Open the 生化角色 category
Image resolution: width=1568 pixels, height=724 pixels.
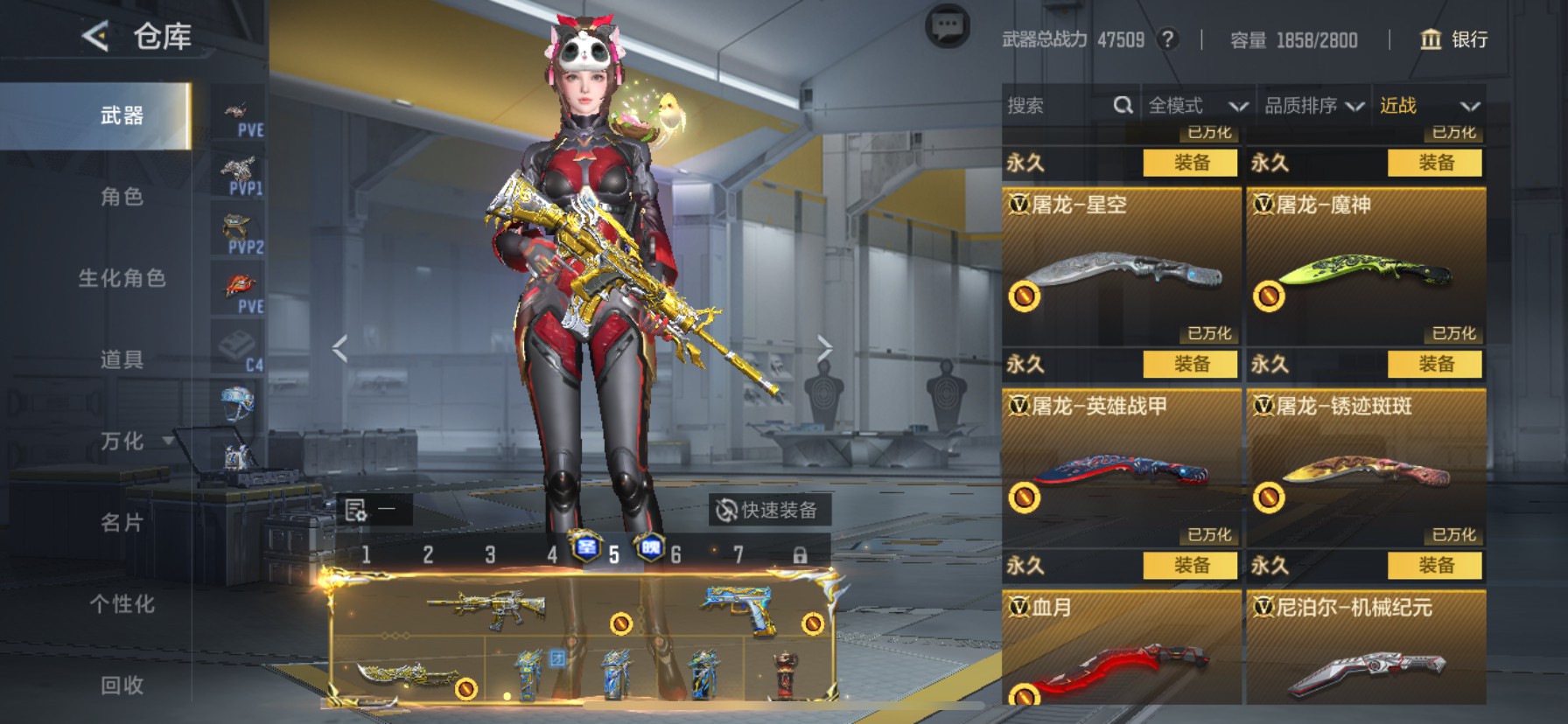(x=122, y=278)
